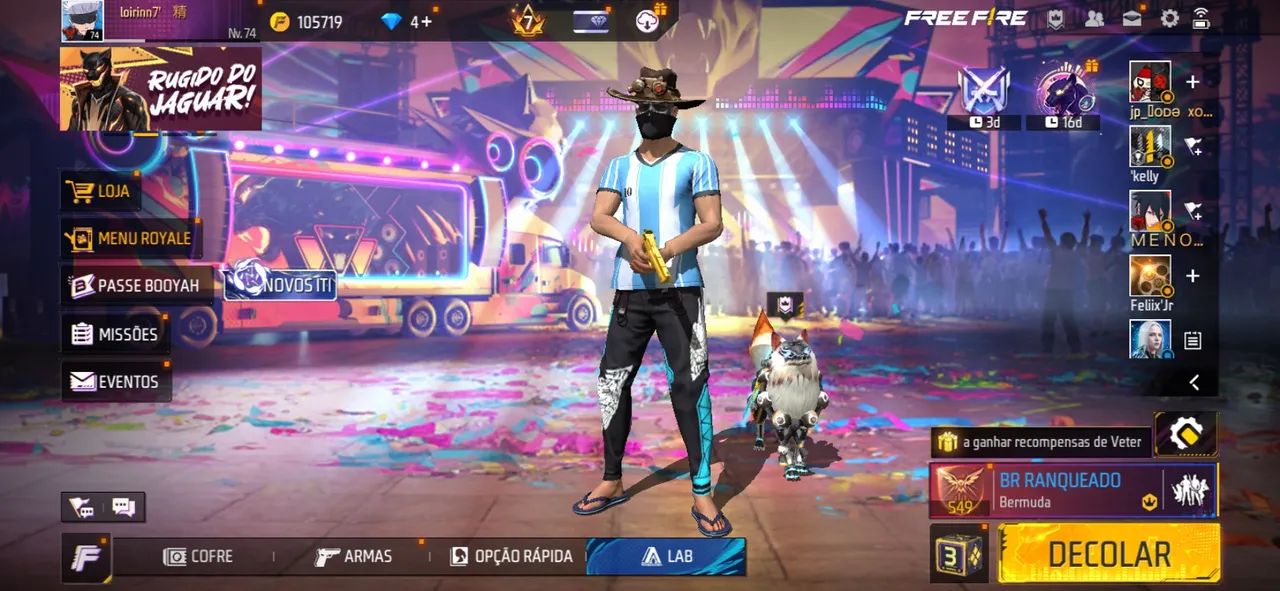1280x591 pixels.
Task: Open the player profile avatar
Action: 82,21
